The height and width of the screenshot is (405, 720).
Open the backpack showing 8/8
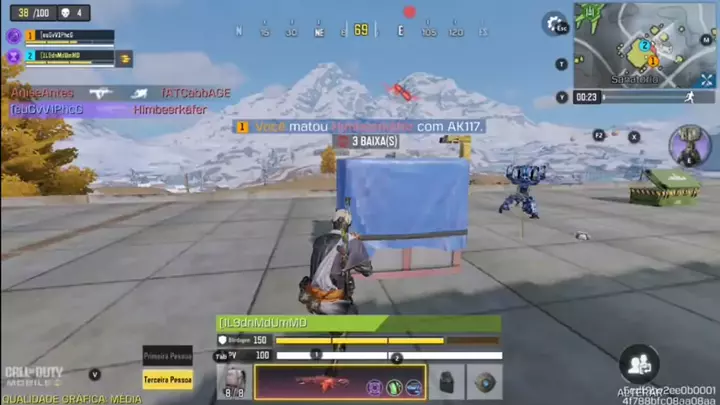233,382
